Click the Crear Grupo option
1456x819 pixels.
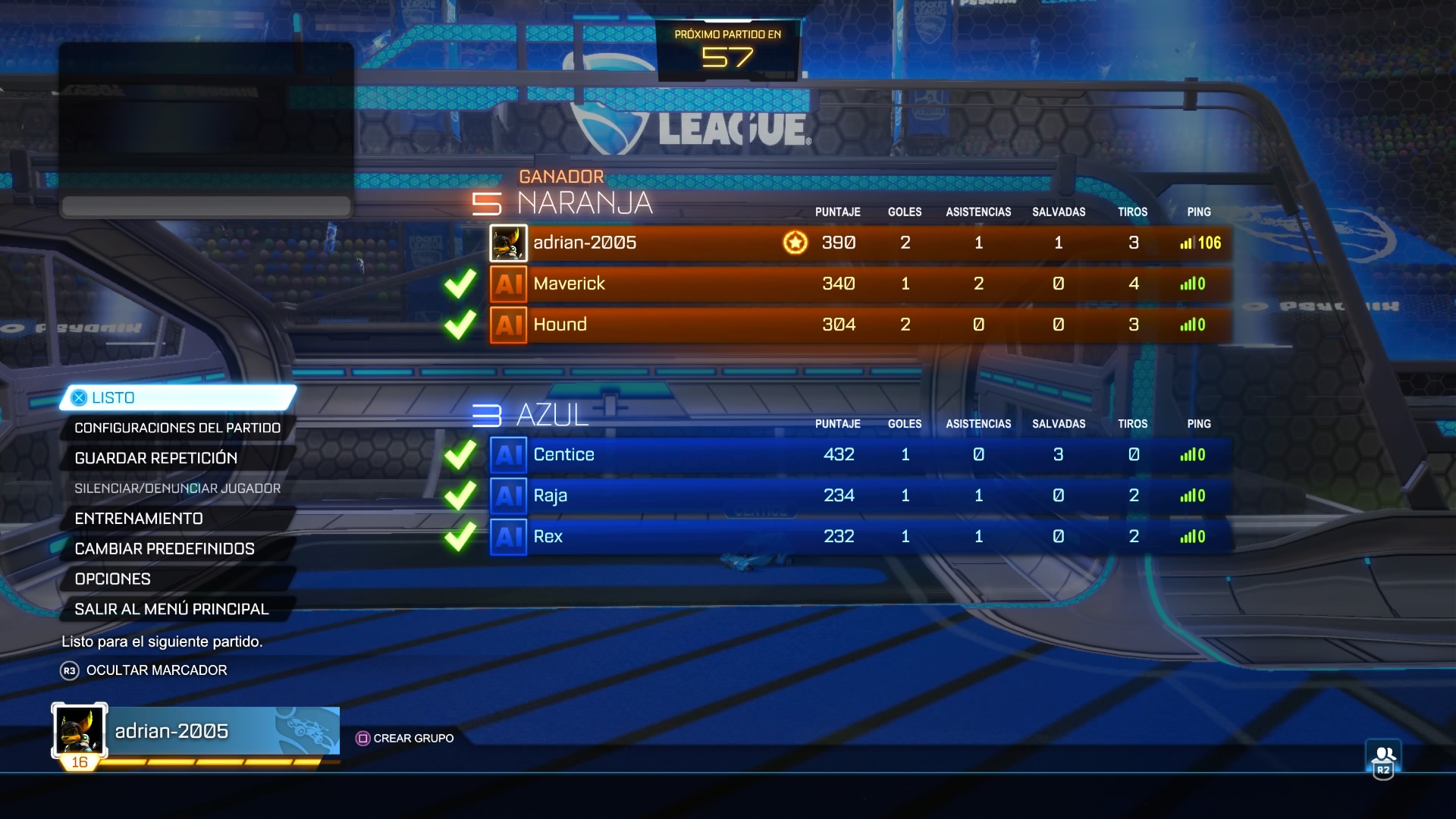(x=406, y=739)
